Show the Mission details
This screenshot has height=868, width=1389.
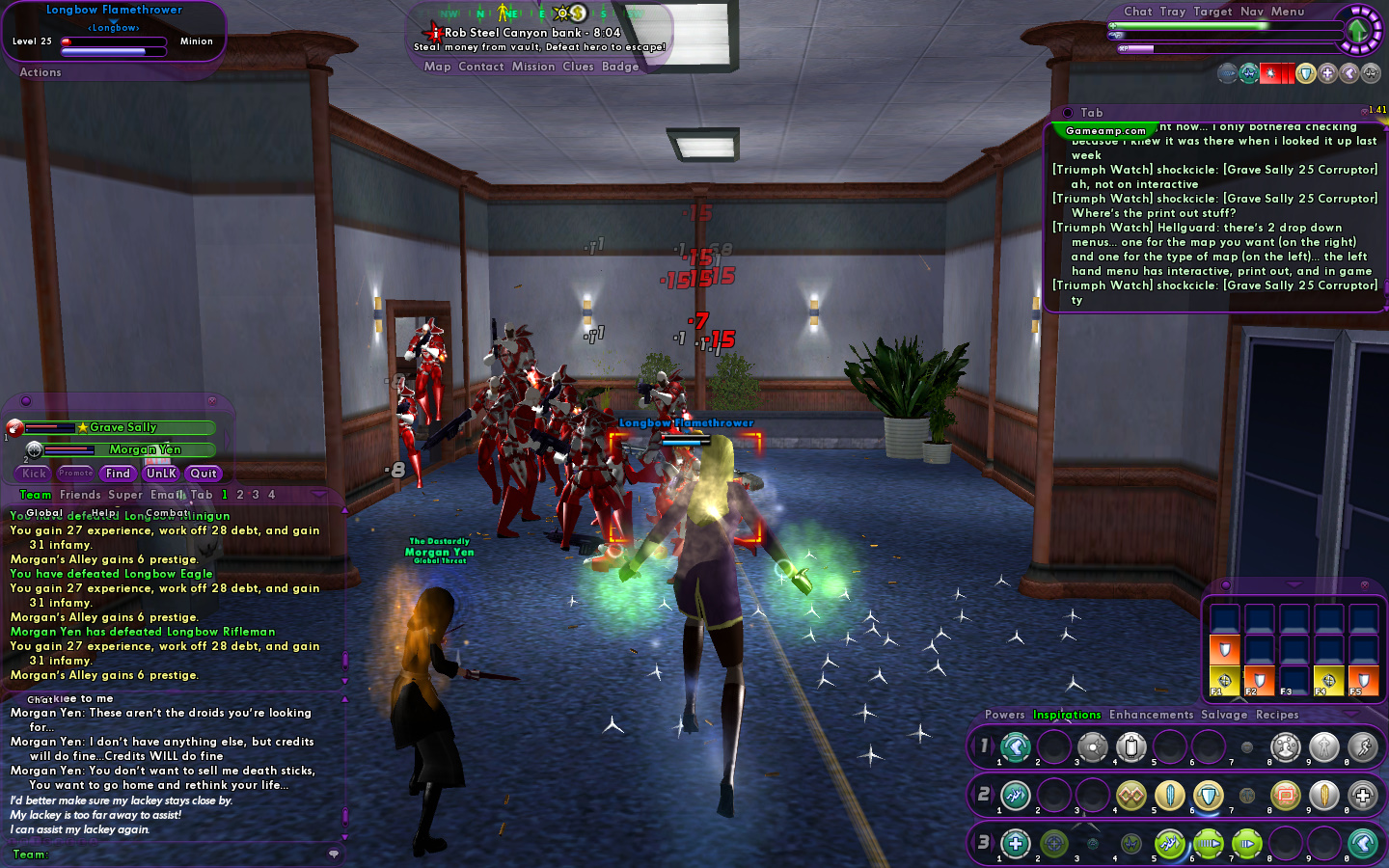[533, 67]
